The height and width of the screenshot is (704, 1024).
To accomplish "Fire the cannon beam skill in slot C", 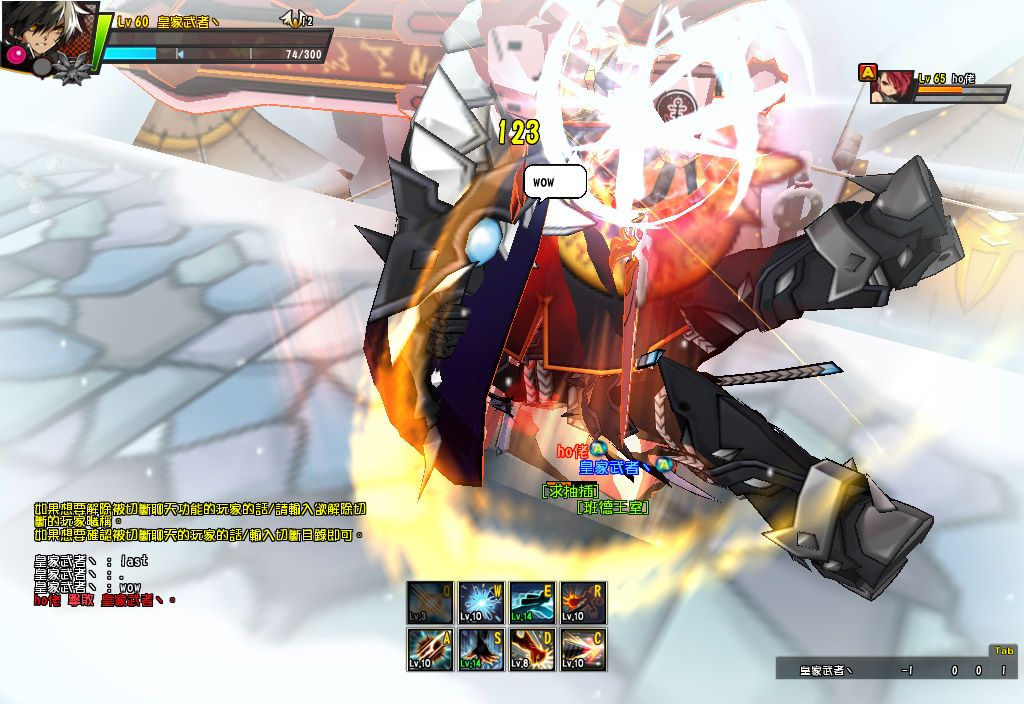I will [x=583, y=649].
